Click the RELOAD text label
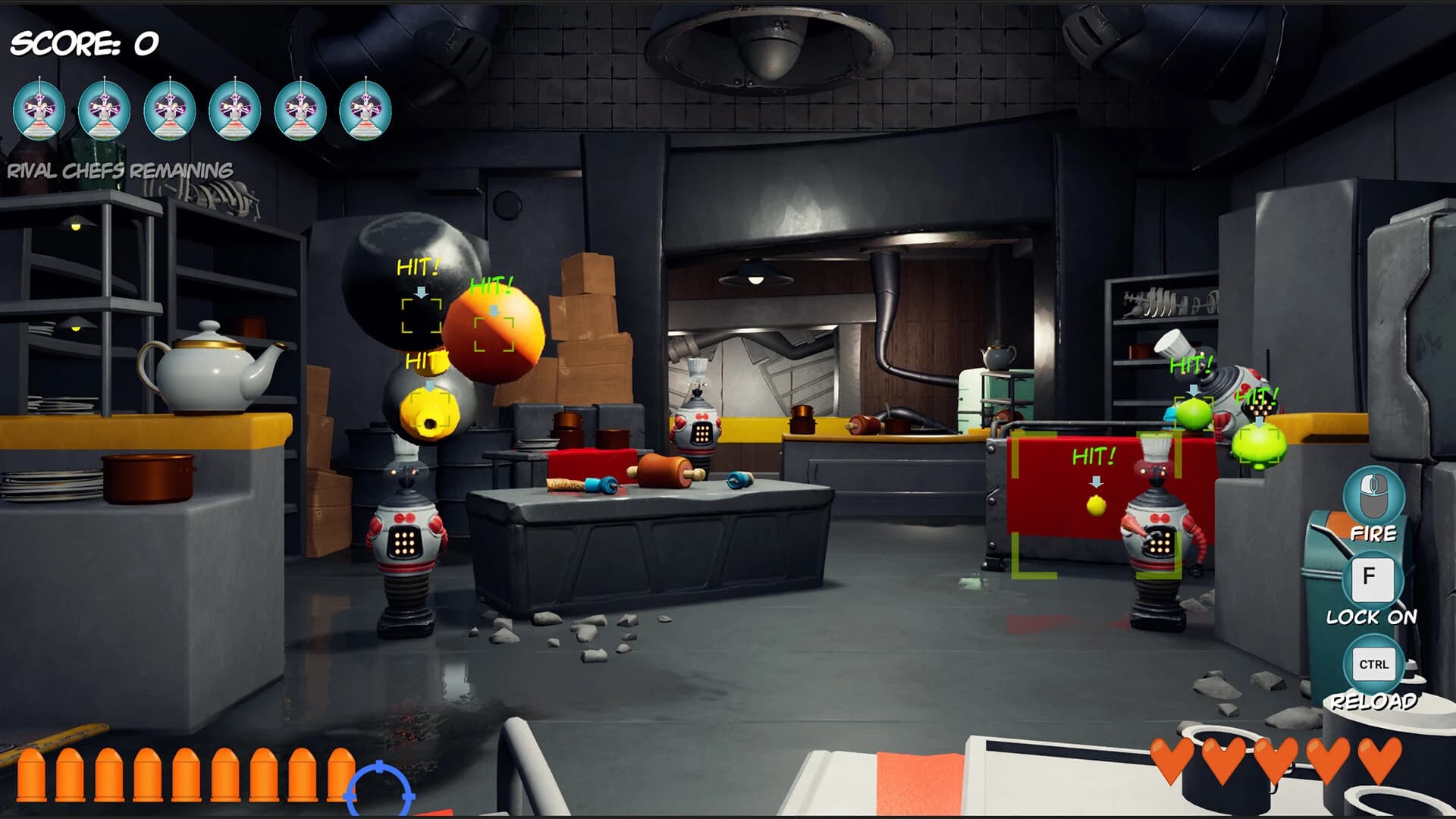Viewport: 1456px width, 819px height. pyautogui.click(x=1374, y=702)
